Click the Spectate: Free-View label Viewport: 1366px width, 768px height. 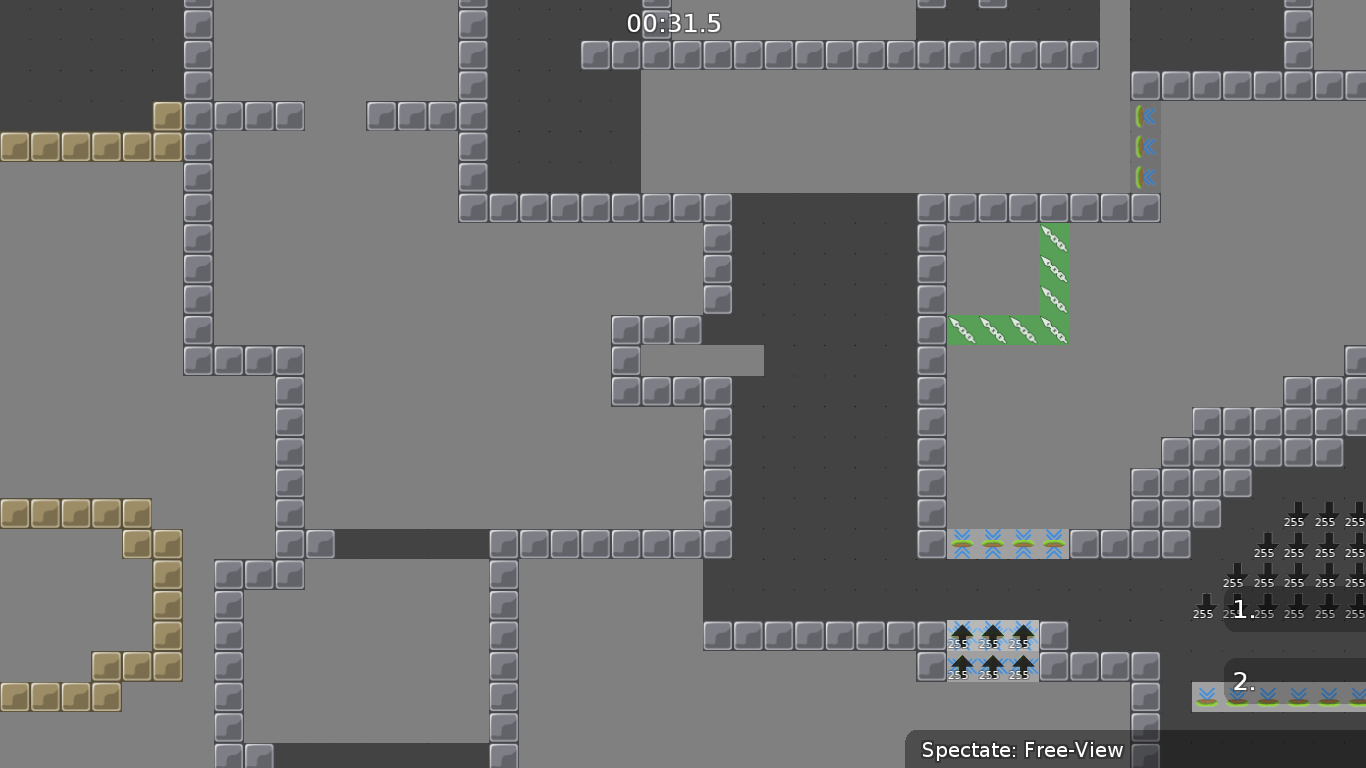pyautogui.click(x=1021, y=749)
